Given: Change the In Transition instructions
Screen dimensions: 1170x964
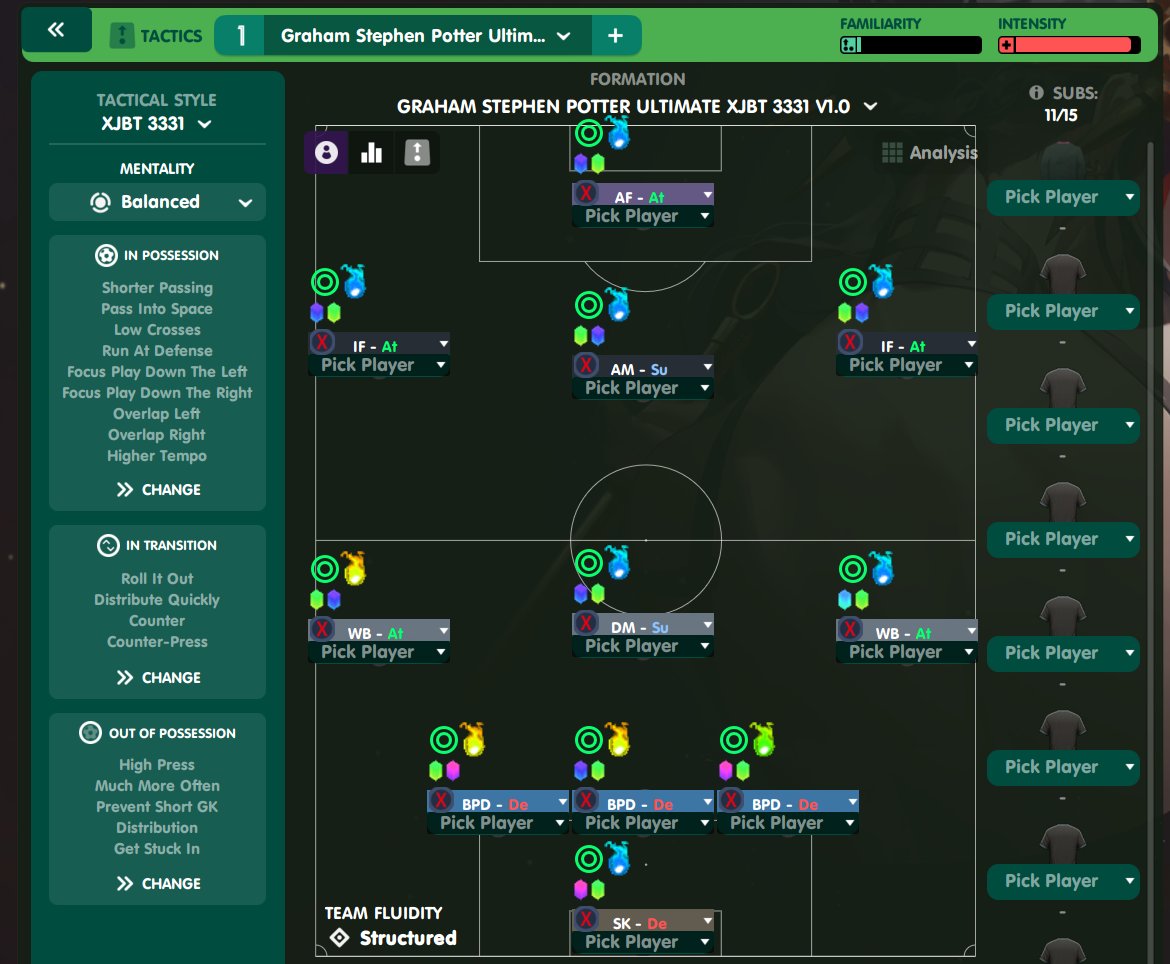Looking at the screenshot, I should tap(158, 677).
